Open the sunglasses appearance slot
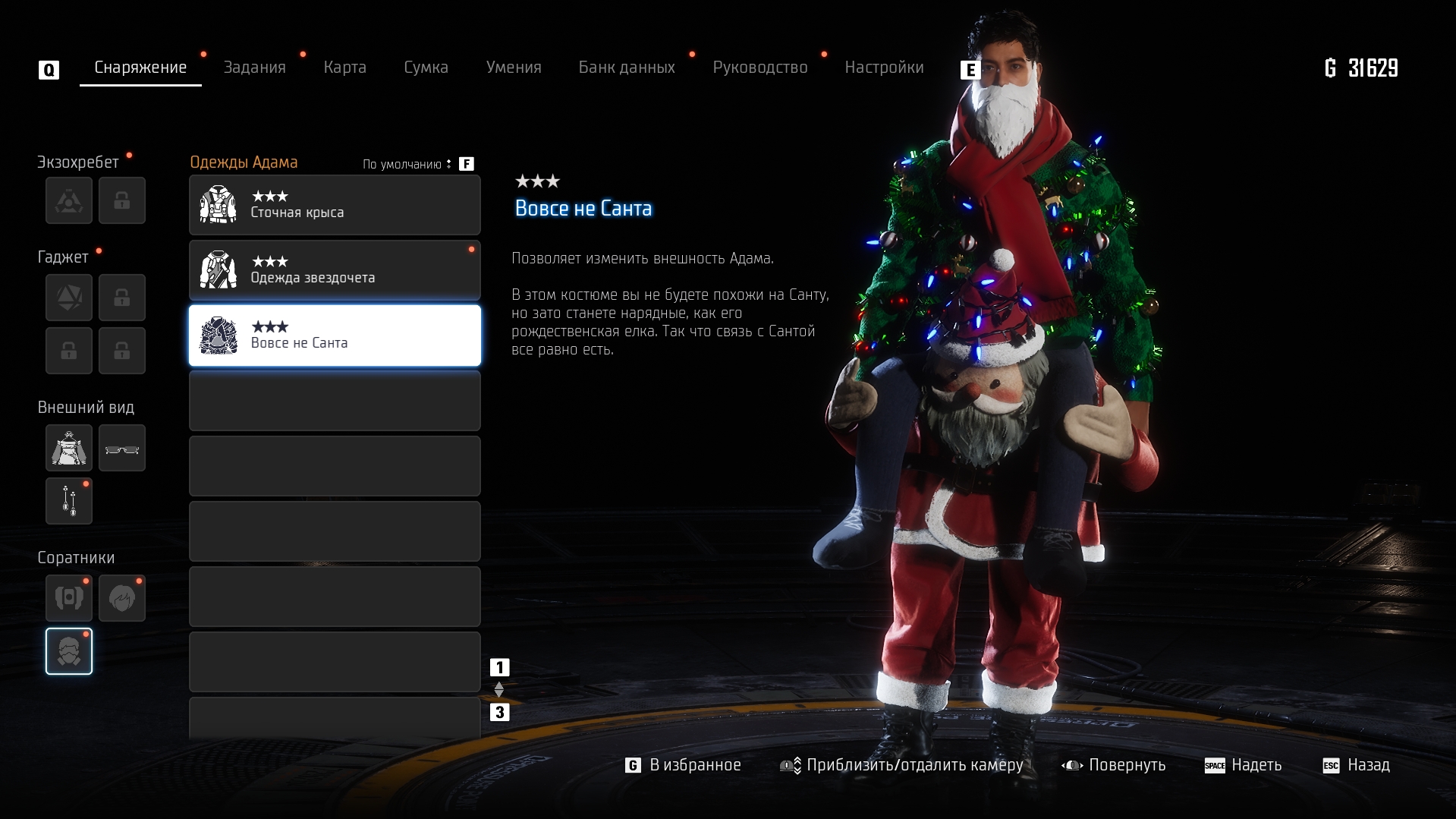The width and height of the screenshot is (1456, 819). [122, 448]
